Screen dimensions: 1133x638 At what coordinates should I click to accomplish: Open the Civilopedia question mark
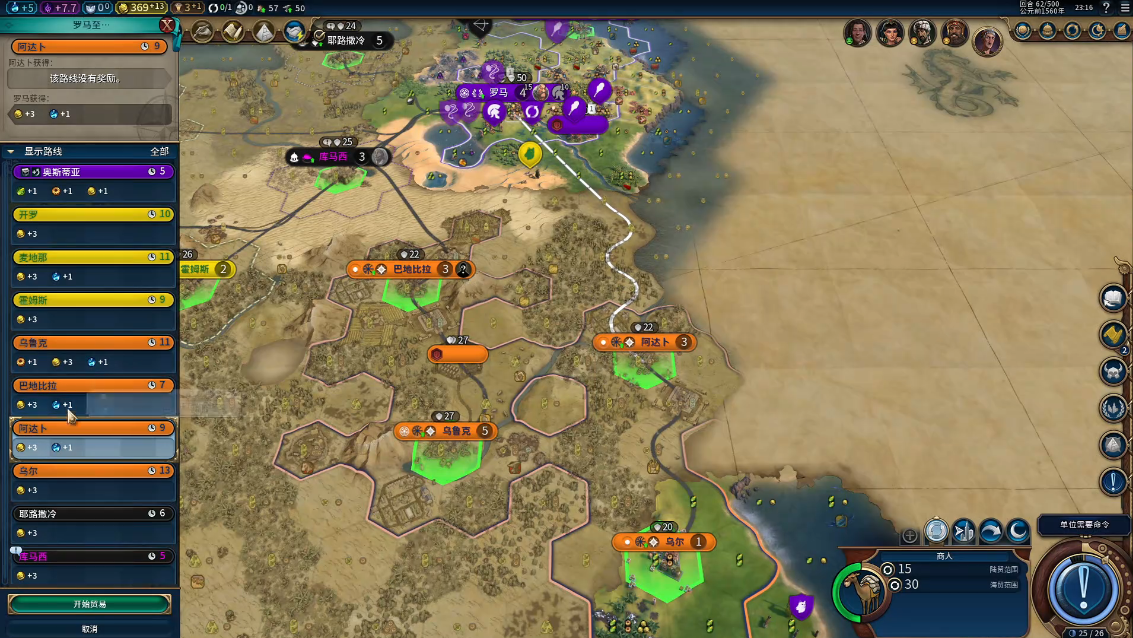point(1107,7)
